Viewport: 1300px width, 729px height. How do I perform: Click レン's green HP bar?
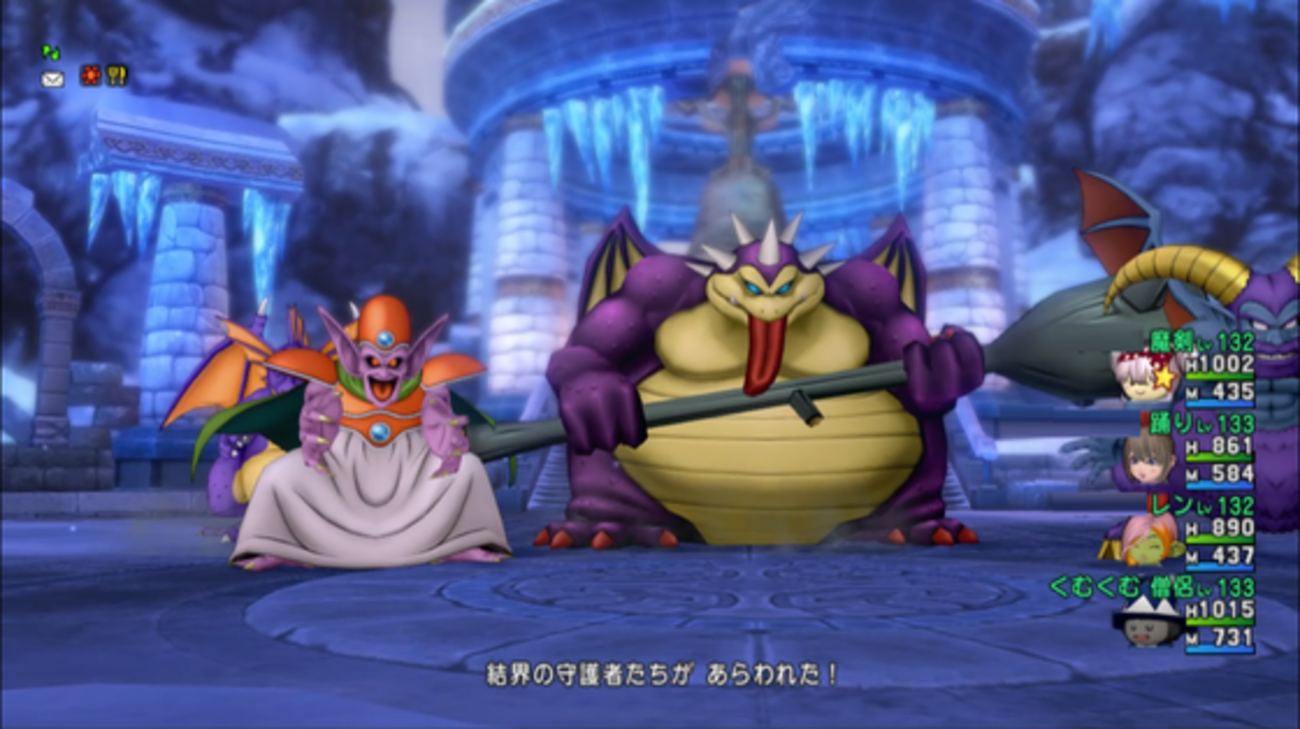click(1221, 539)
